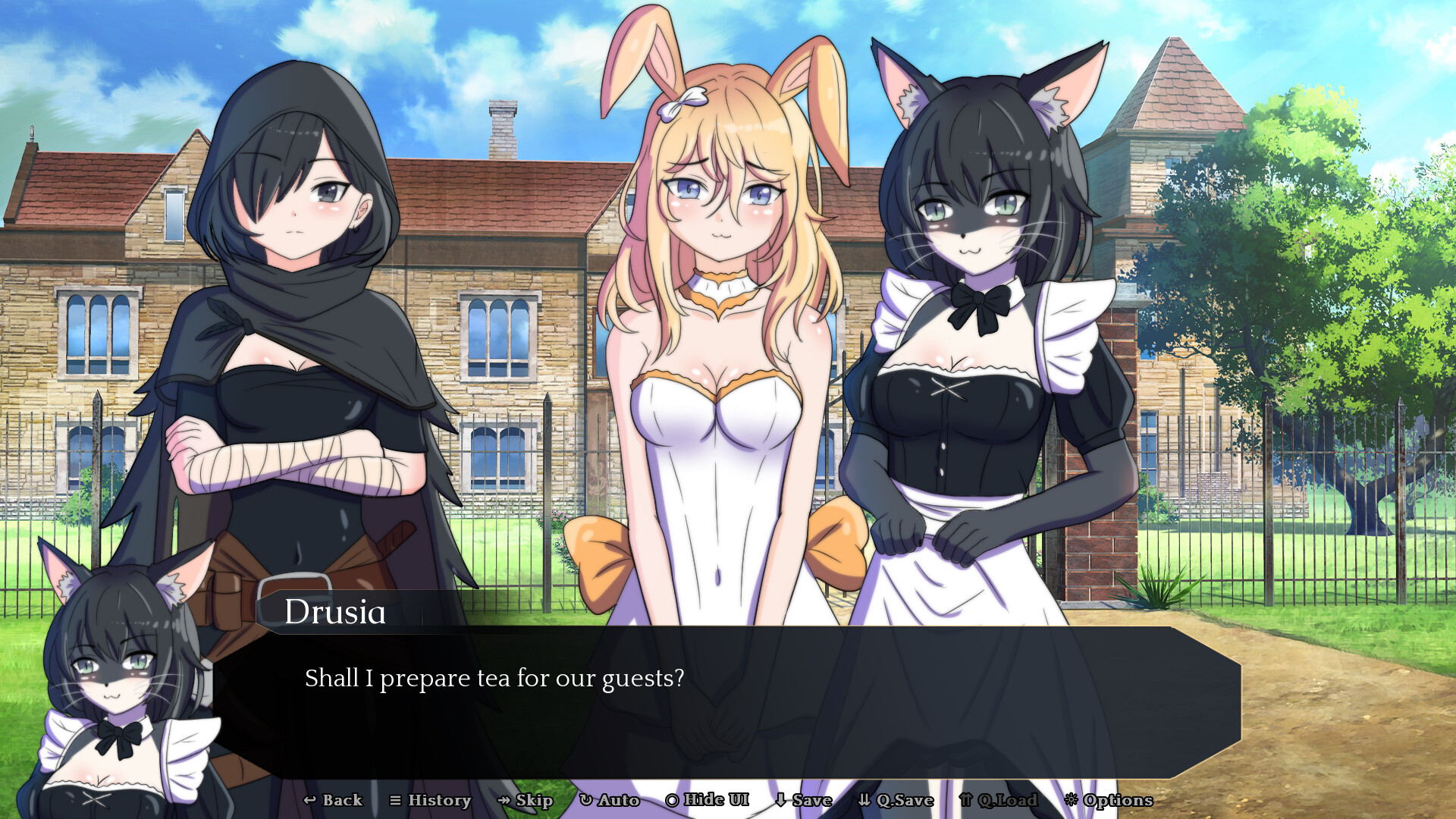
Task: Click the Options asterisk icon
Action: point(1072,800)
